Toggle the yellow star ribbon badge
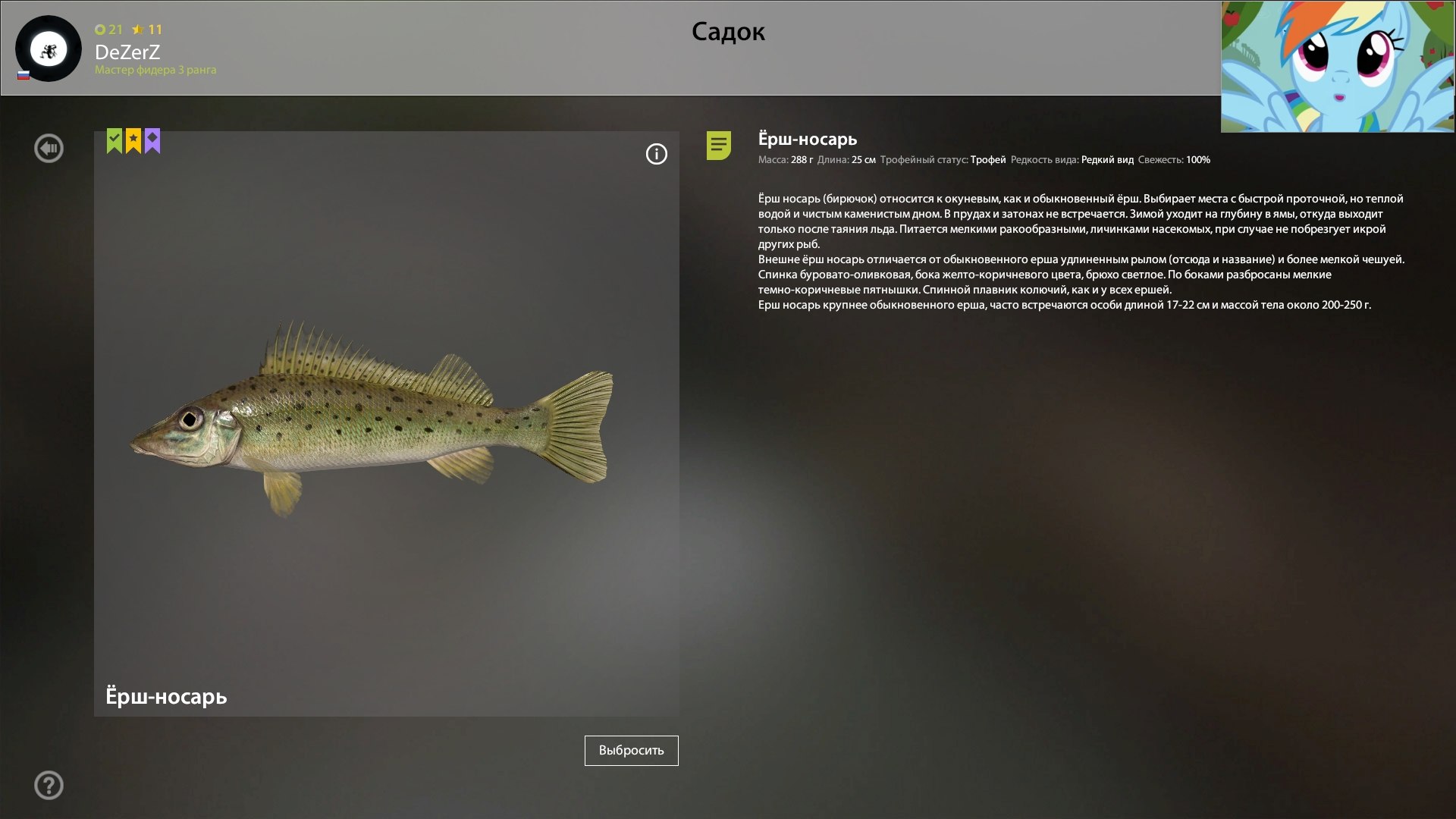 (x=133, y=141)
